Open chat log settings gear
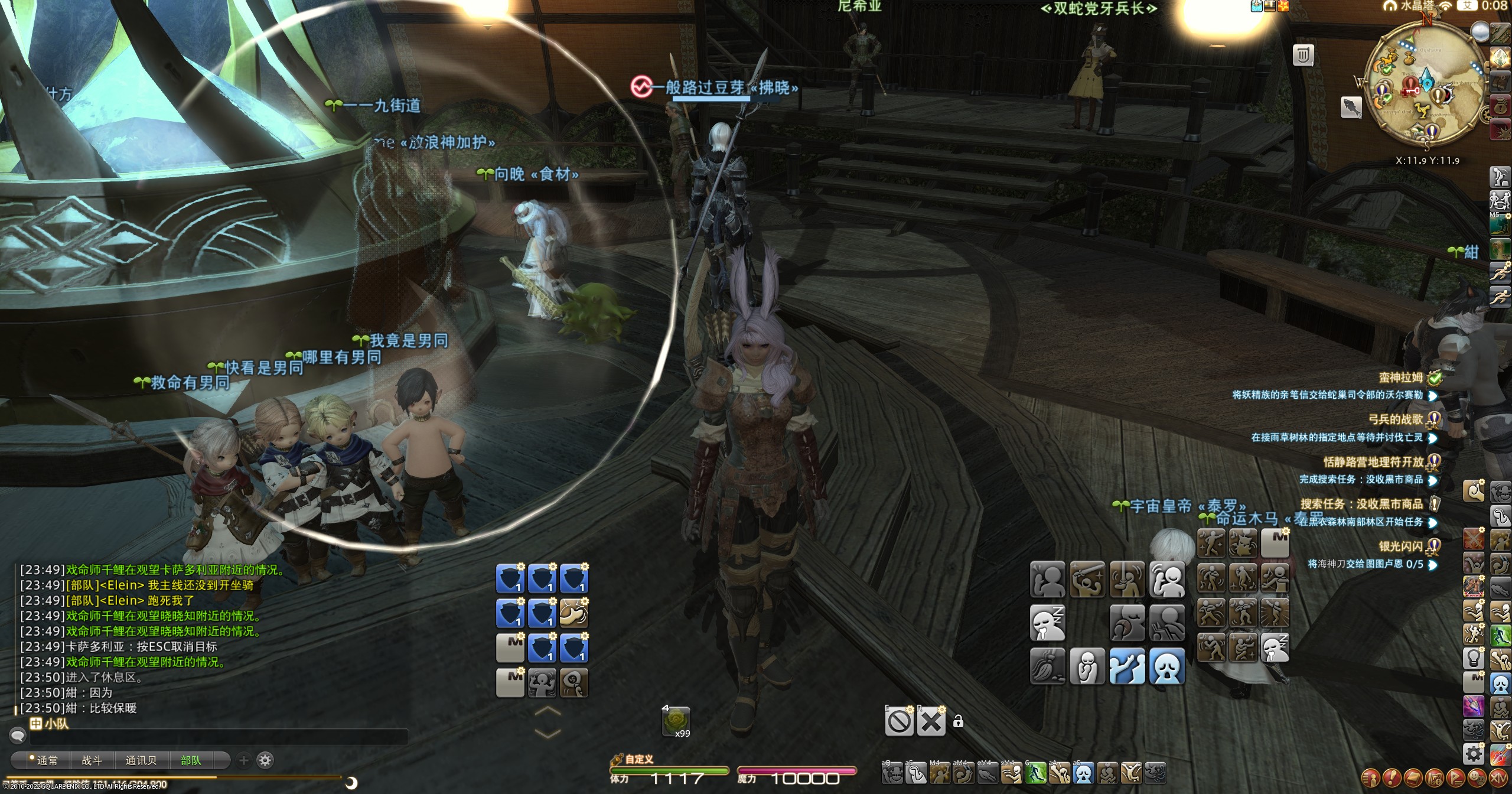 pos(266,760)
